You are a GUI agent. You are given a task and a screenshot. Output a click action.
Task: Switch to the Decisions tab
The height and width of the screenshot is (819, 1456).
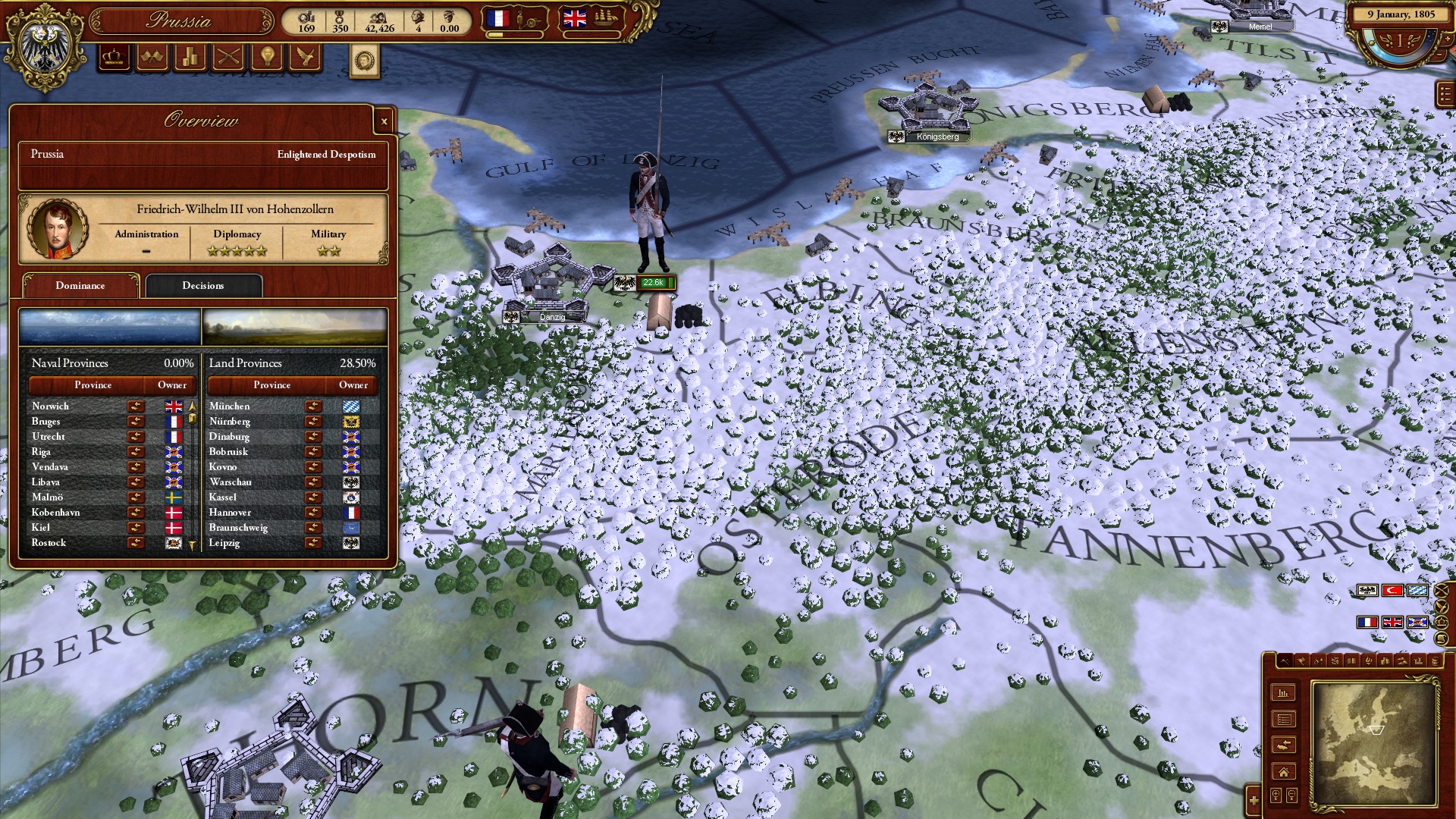tap(203, 286)
